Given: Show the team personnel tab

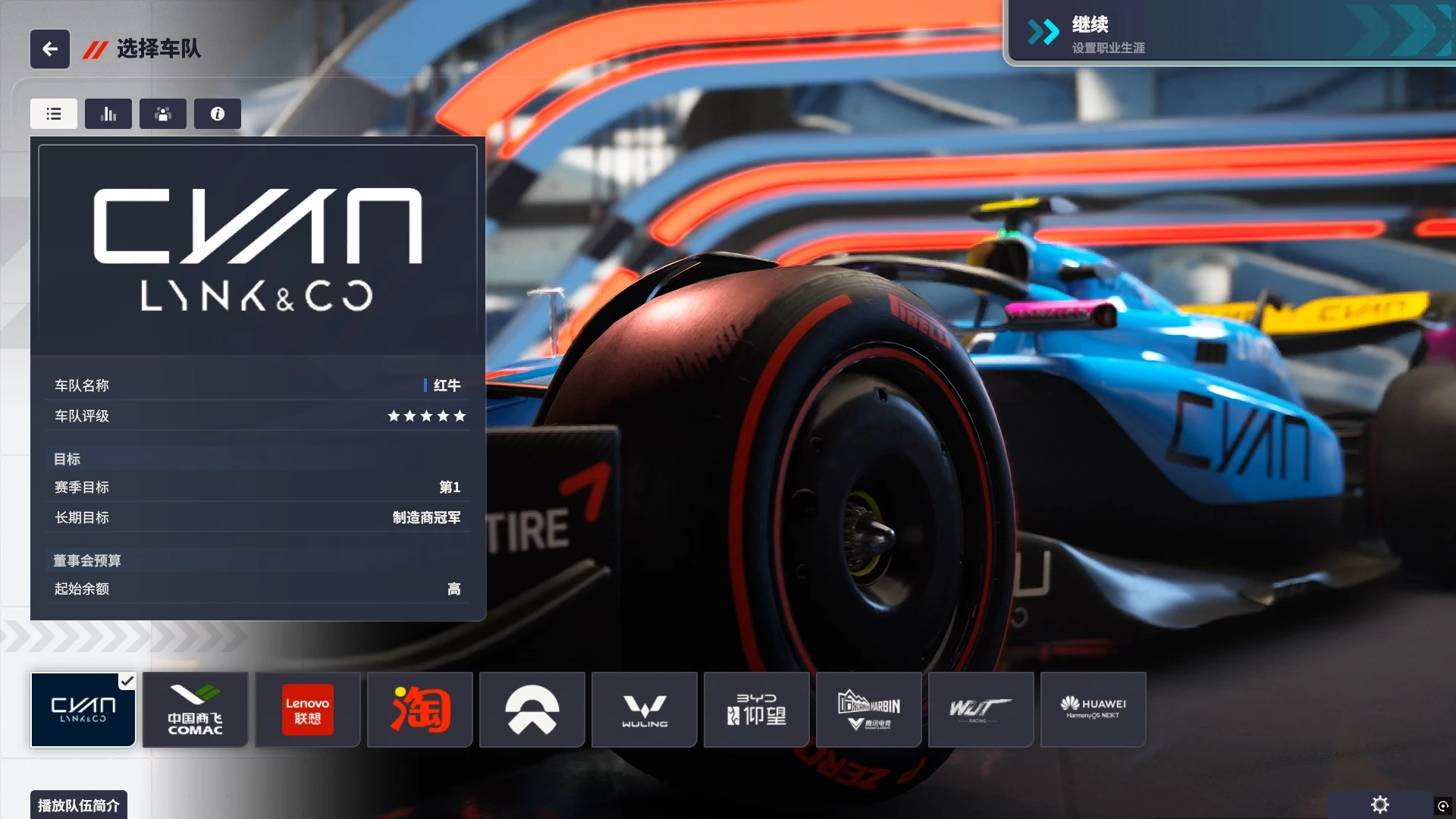Looking at the screenshot, I should pyautogui.click(x=163, y=114).
